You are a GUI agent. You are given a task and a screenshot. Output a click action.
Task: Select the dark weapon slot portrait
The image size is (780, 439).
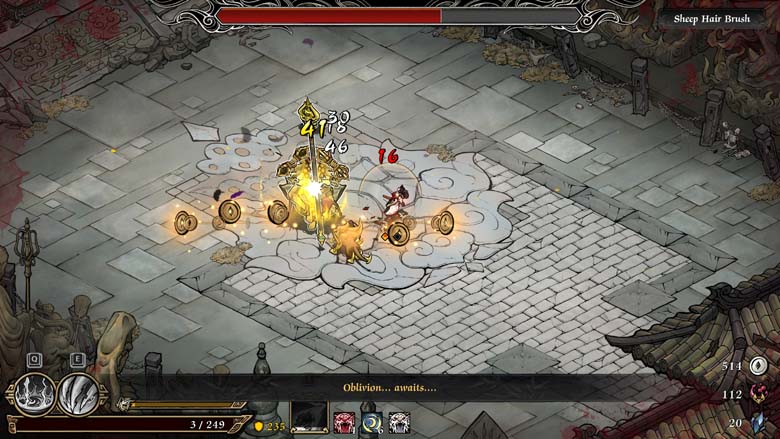pyautogui.click(x=309, y=418)
